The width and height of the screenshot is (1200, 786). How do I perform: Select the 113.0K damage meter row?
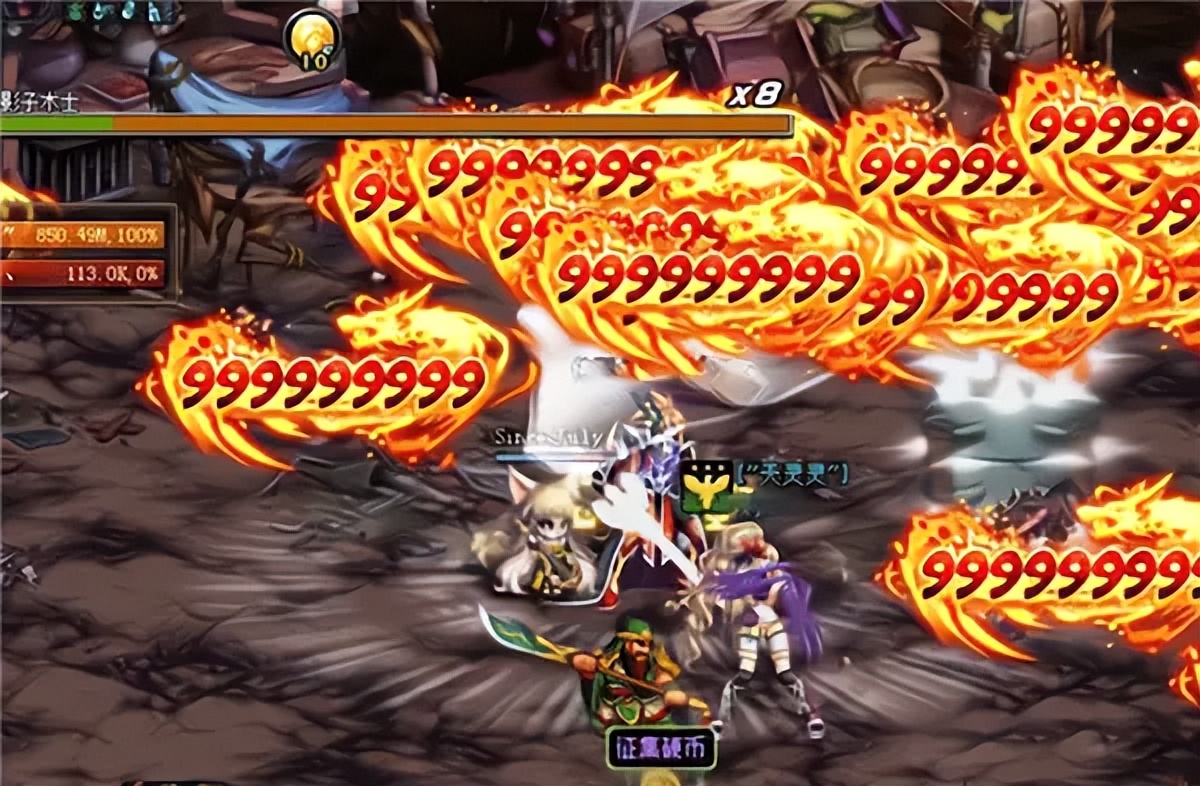pos(84,273)
